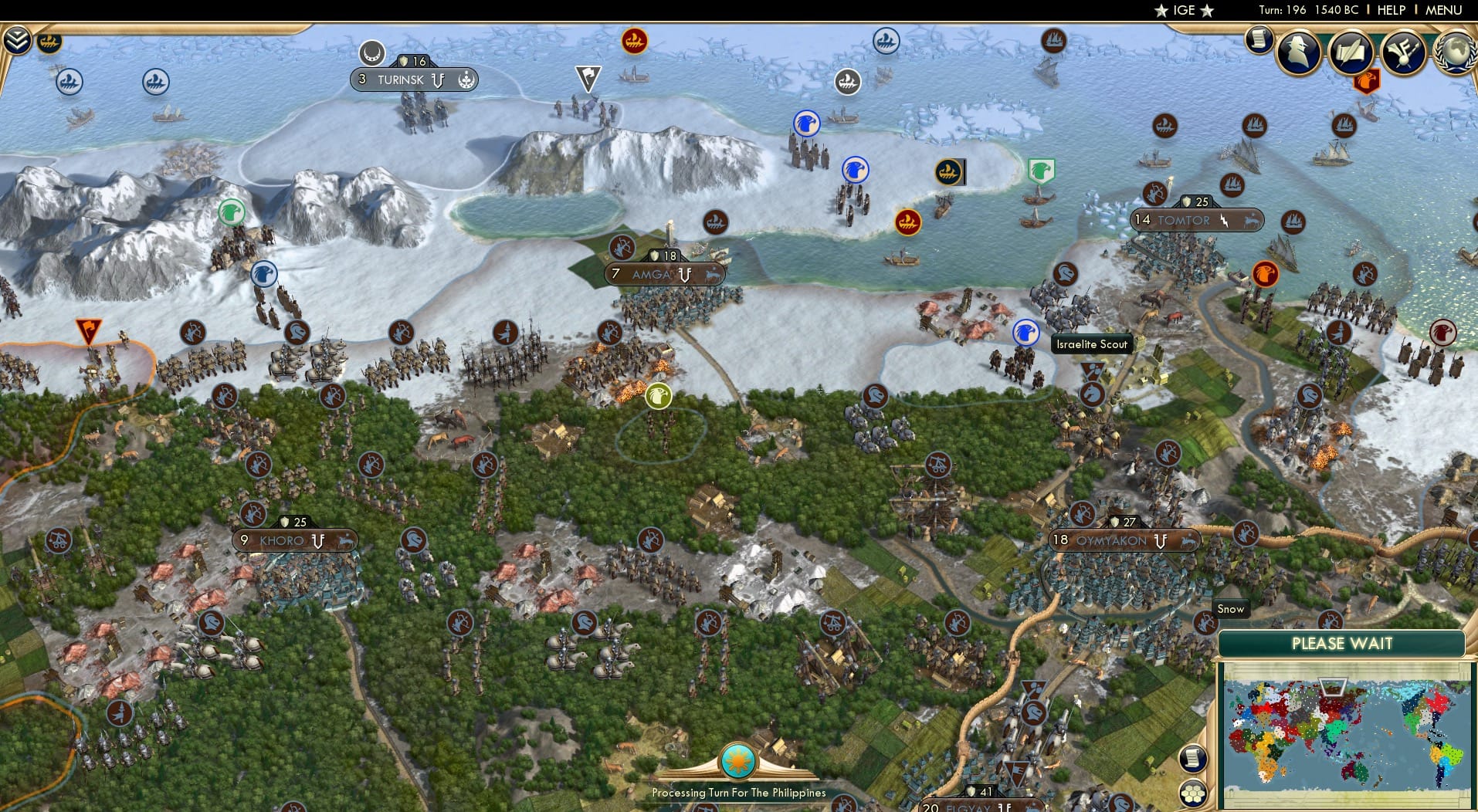Open the HELP item
The height and width of the screenshot is (812, 1478).
click(1391, 10)
